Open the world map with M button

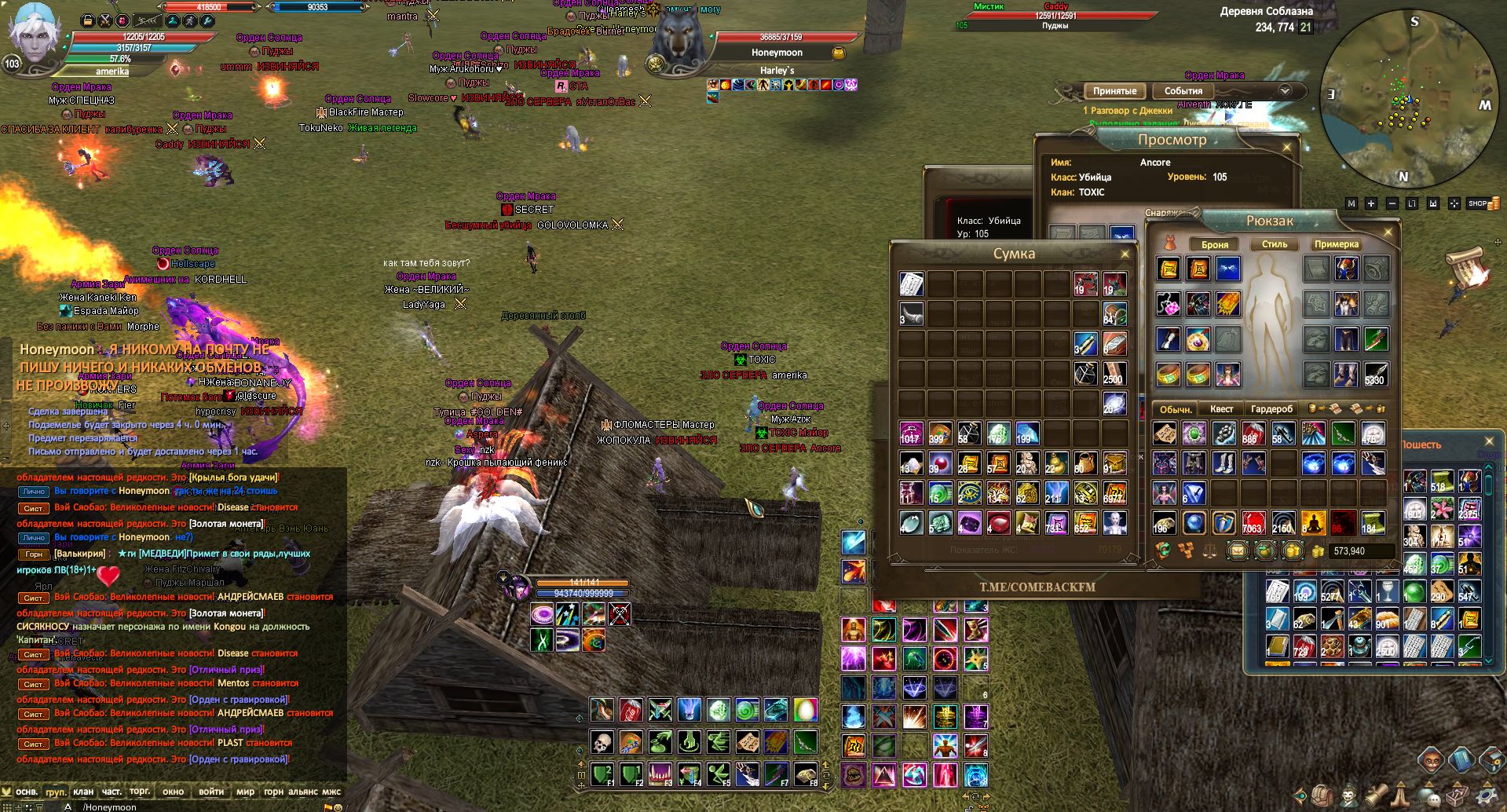coord(1351,203)
